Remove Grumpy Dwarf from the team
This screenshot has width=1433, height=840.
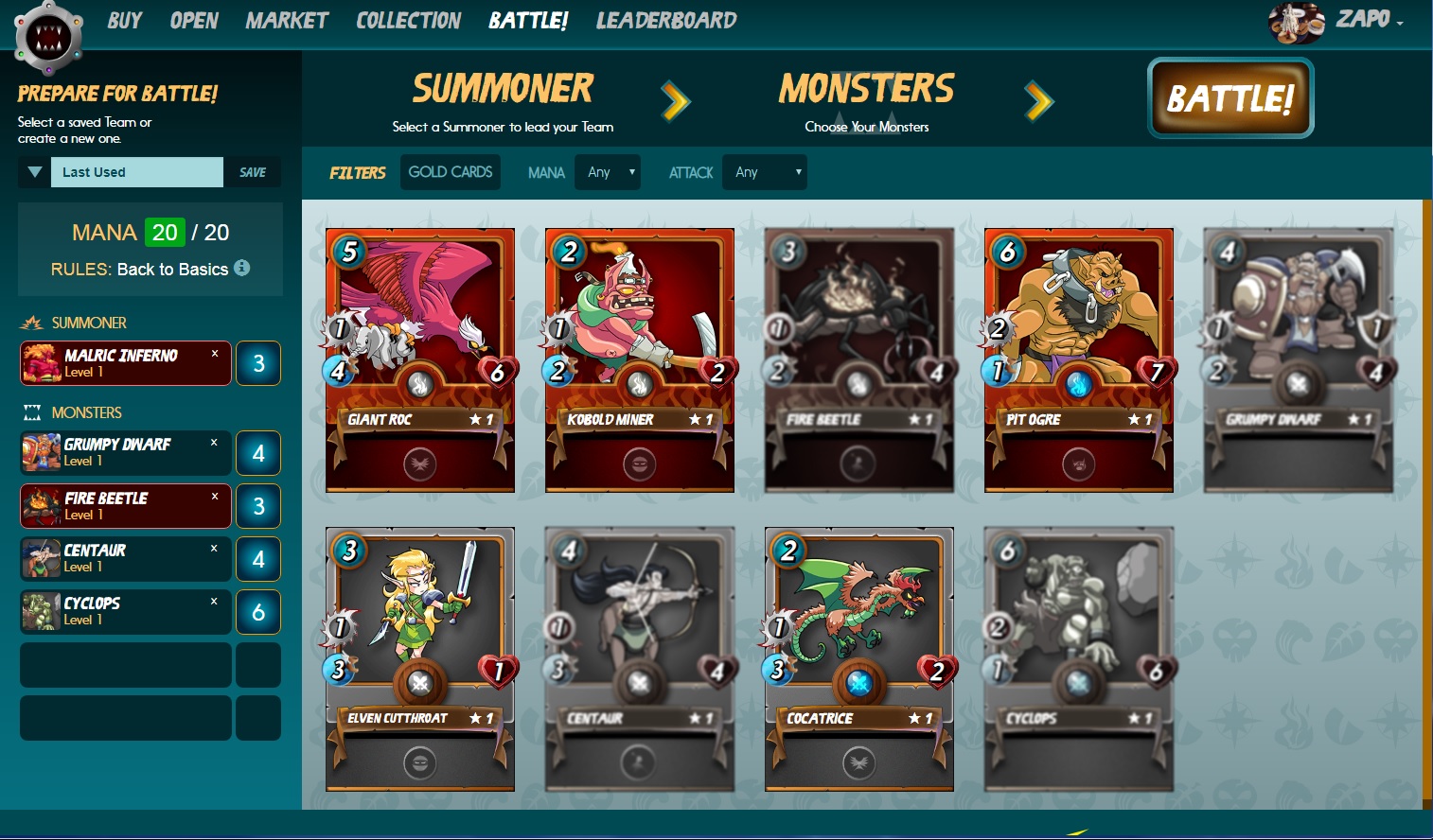tap(214, 443)
